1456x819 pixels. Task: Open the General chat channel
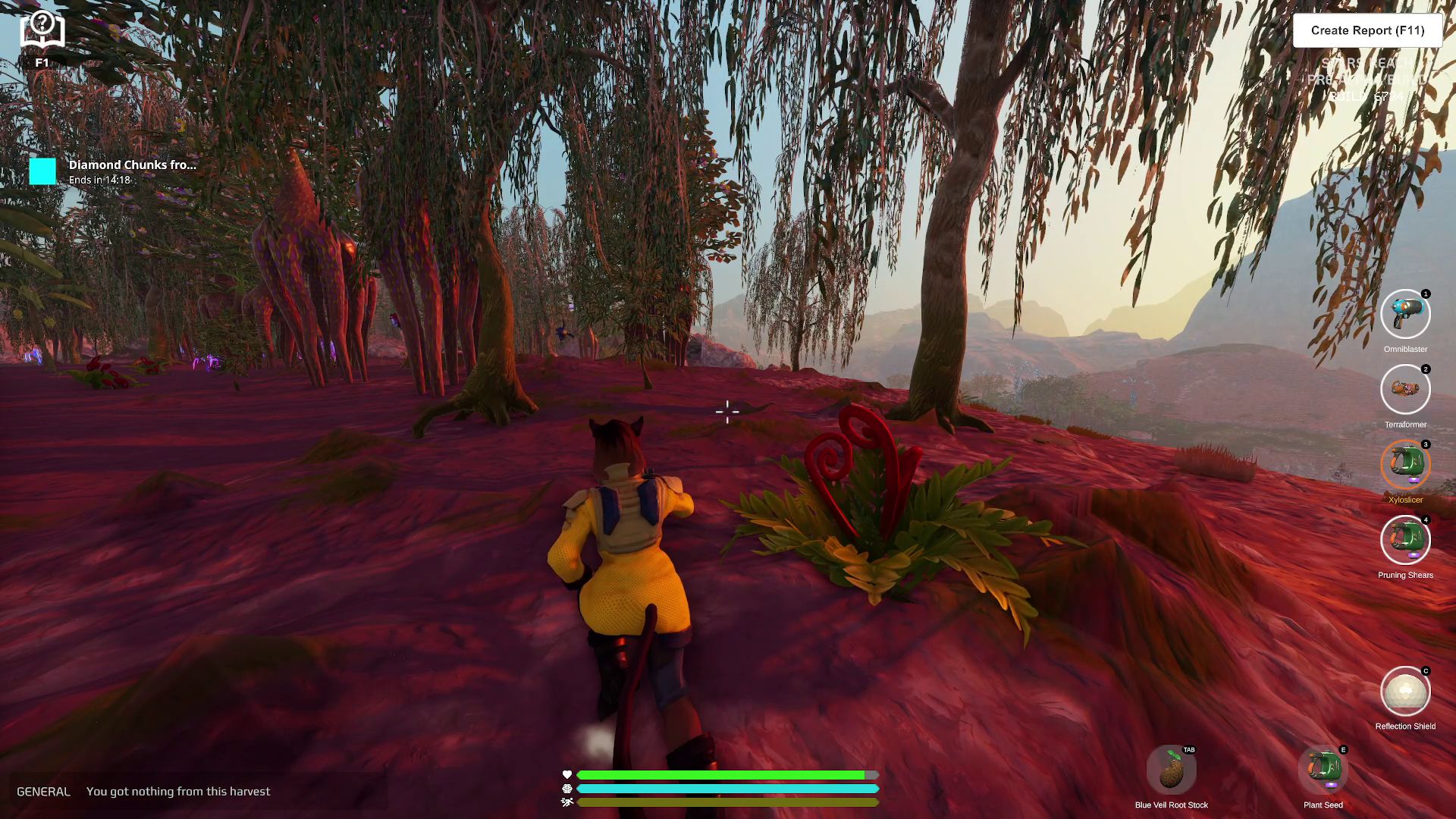pyautogui.click(x=43, y=792)
